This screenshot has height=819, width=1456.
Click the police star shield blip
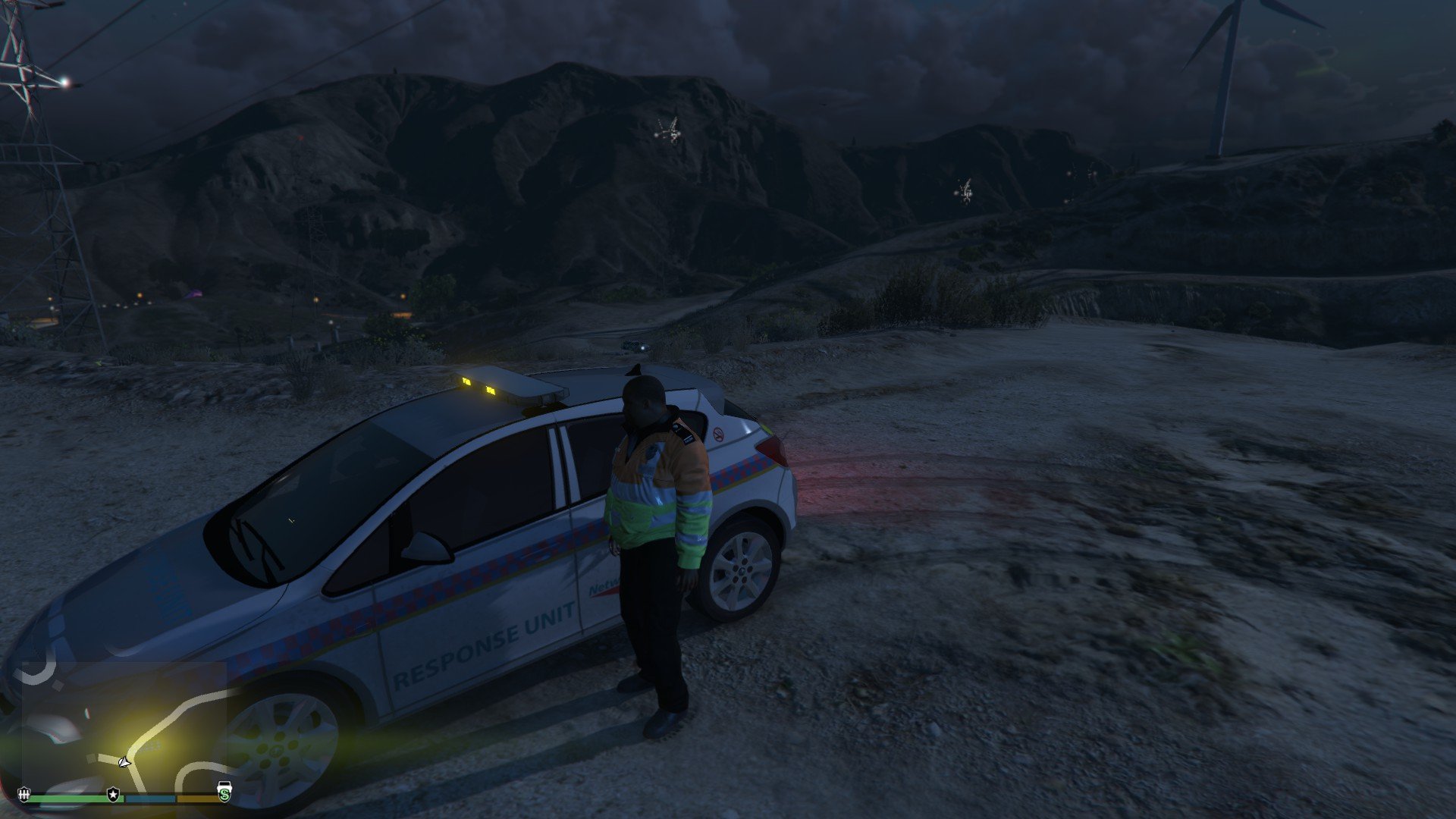tap(113, 794)
